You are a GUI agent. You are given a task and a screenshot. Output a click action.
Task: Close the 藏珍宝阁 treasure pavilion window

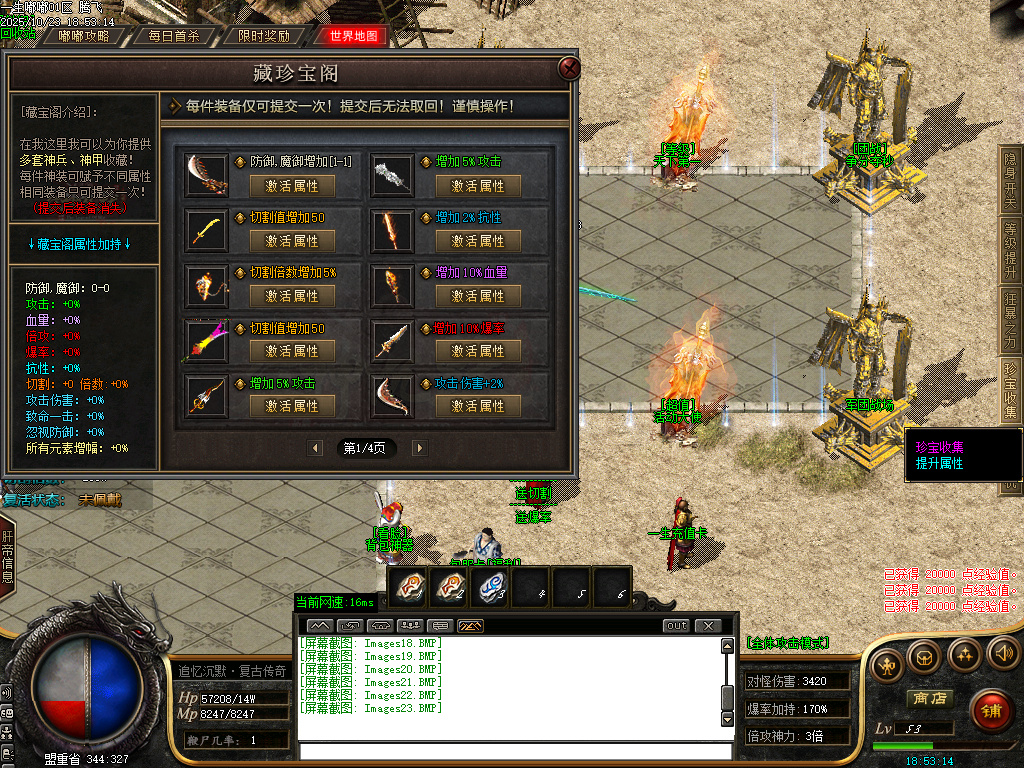coord(569,68)
